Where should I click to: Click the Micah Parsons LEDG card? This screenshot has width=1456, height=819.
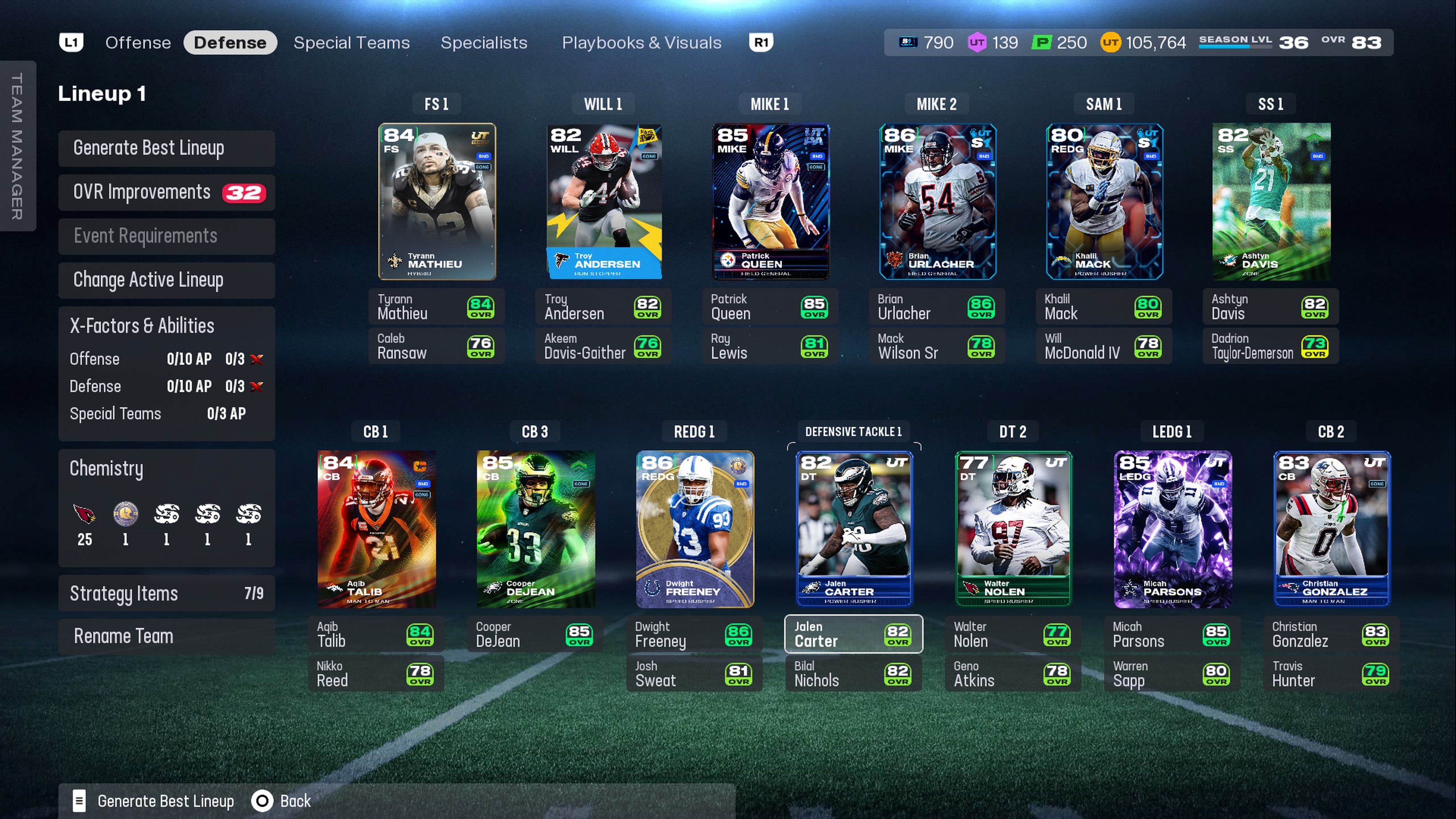point(1172,529)
